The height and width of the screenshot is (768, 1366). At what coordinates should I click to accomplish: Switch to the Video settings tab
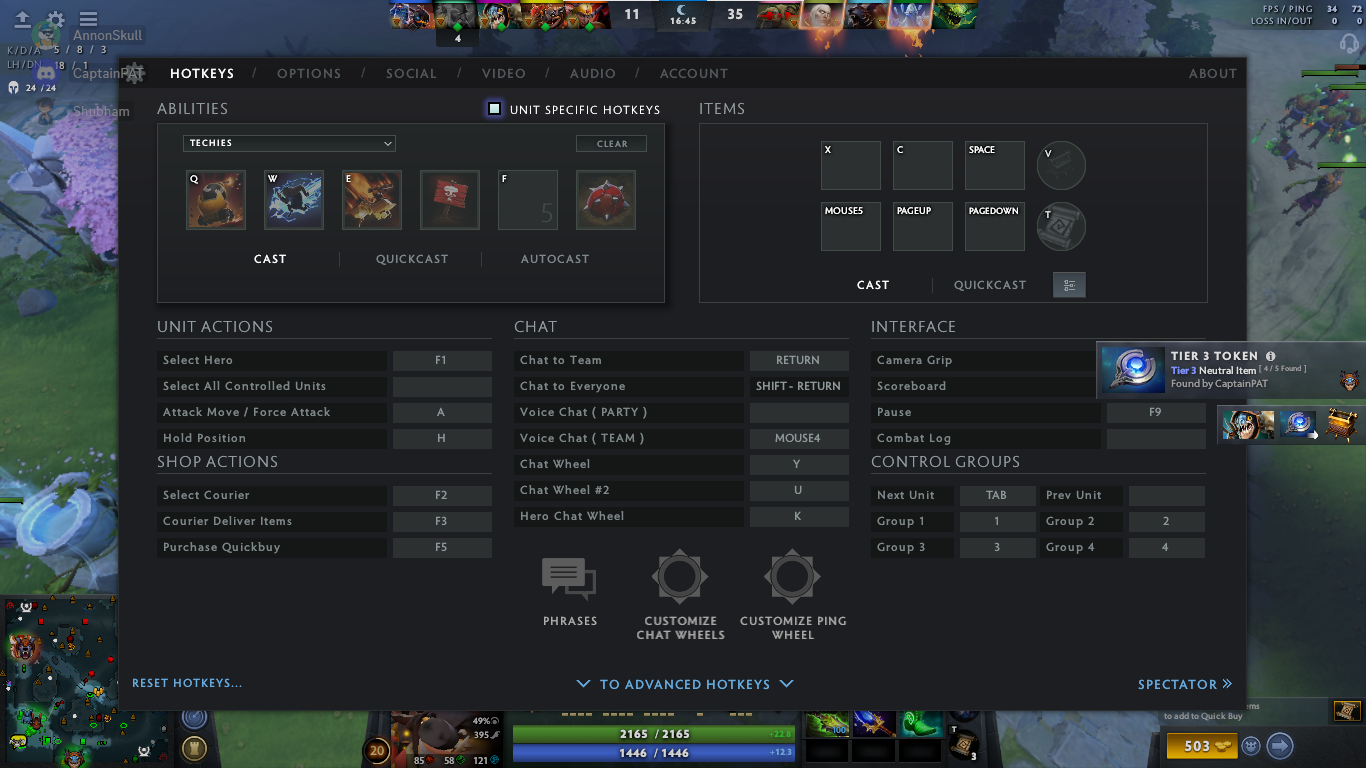point(504,73)
